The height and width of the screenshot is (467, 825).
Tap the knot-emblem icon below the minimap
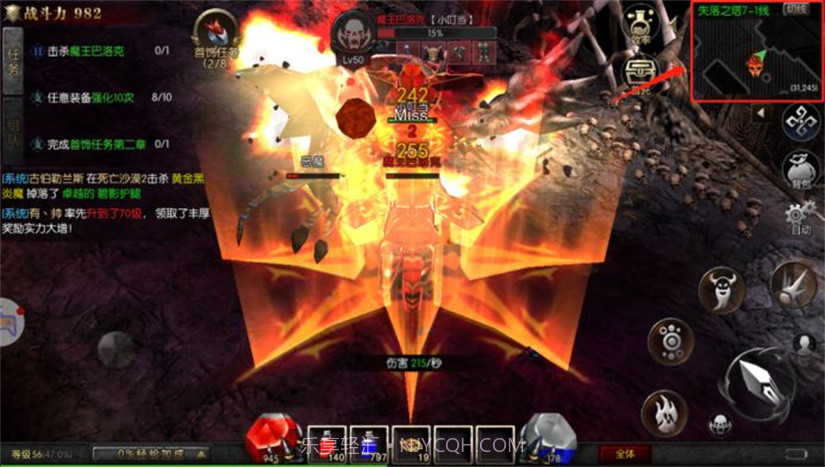tap(800, 122)
